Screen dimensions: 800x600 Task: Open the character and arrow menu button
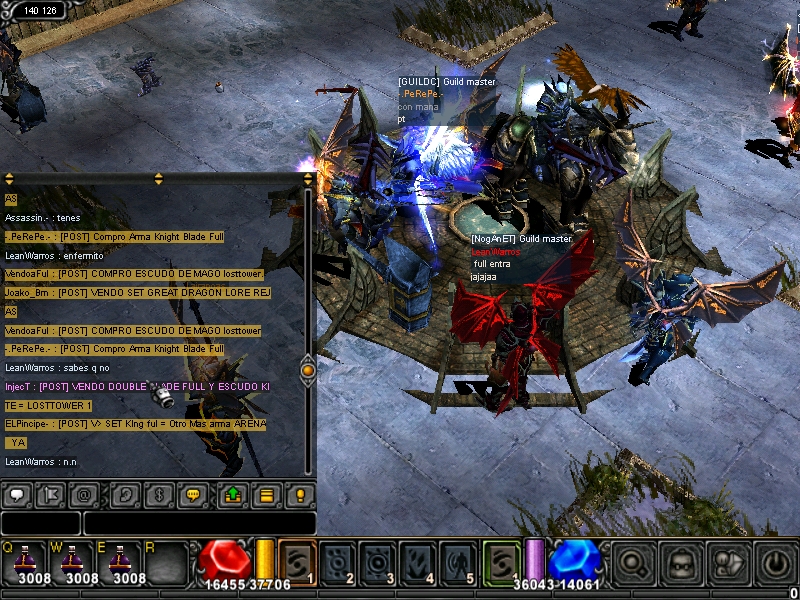[727, 563]
